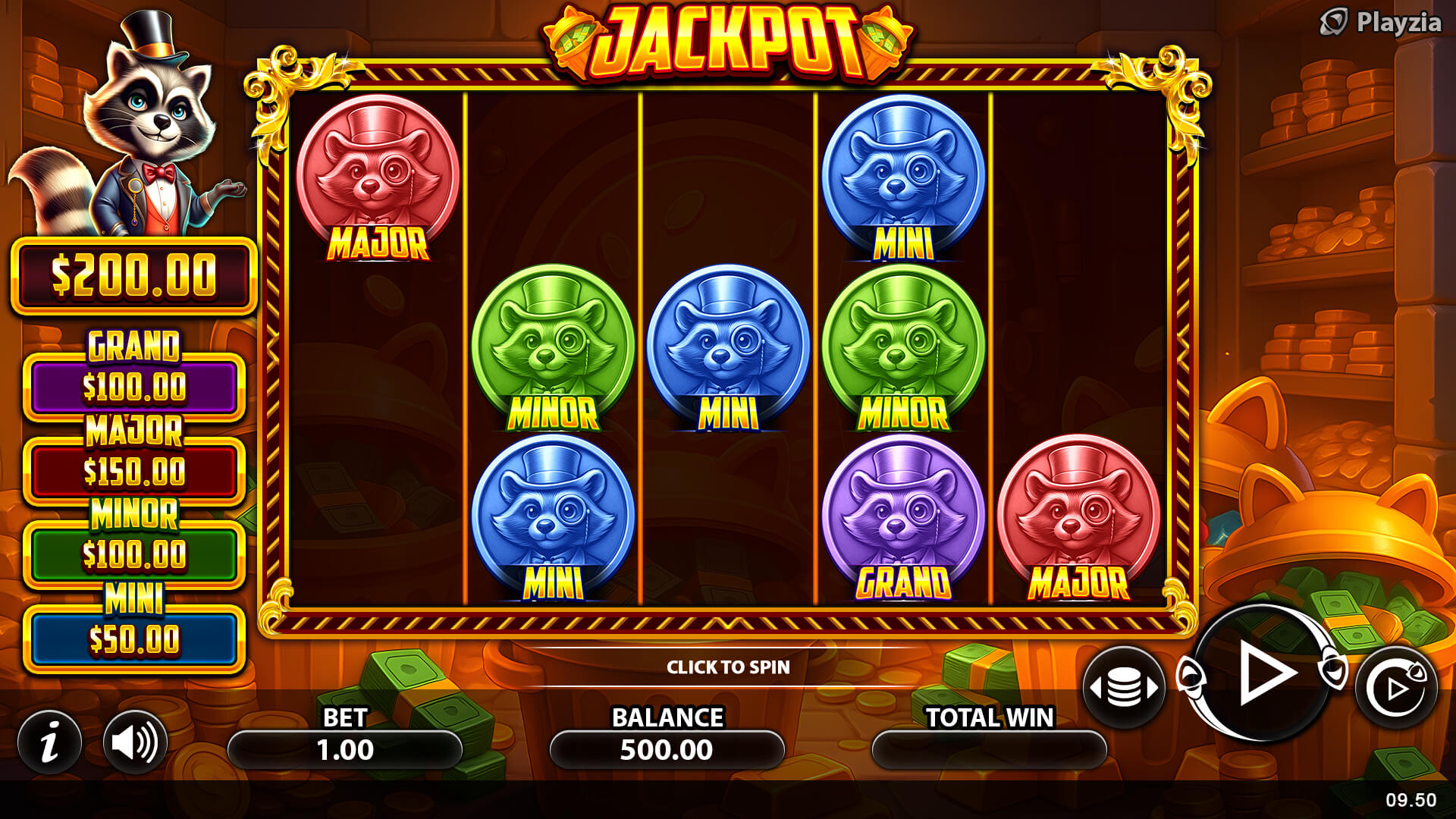
Task: Open the coin bet selector
Action: click(x=1124, y=688)
